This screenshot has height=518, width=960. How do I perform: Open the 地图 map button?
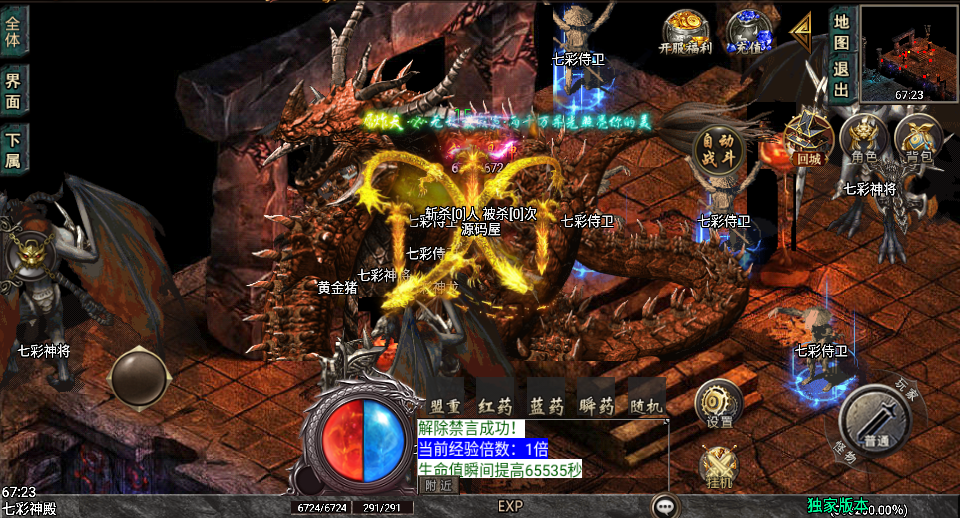point(841,31)
